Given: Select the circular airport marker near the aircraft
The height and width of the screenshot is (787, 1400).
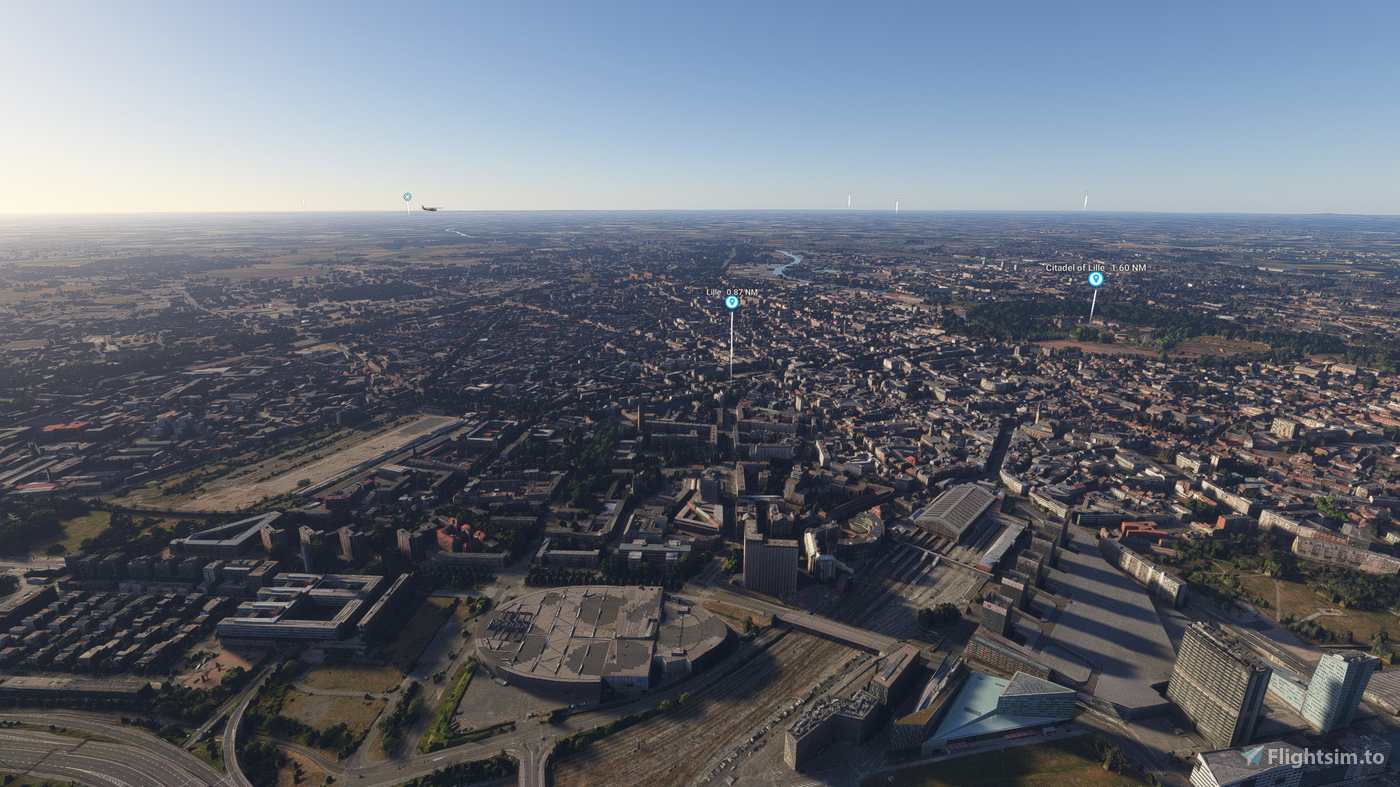Looking at the screenshot, I should [x=407, y=197].
